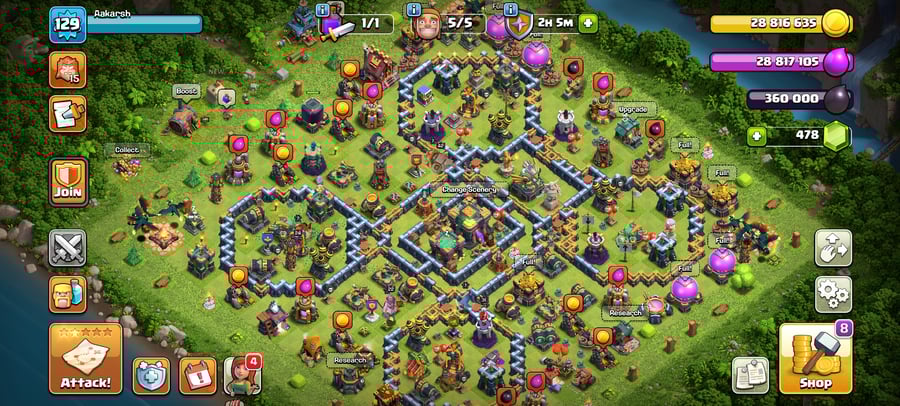Tap the Join clan shield button
The width and height of the screenshot is (900, 406).
[67, 180]
